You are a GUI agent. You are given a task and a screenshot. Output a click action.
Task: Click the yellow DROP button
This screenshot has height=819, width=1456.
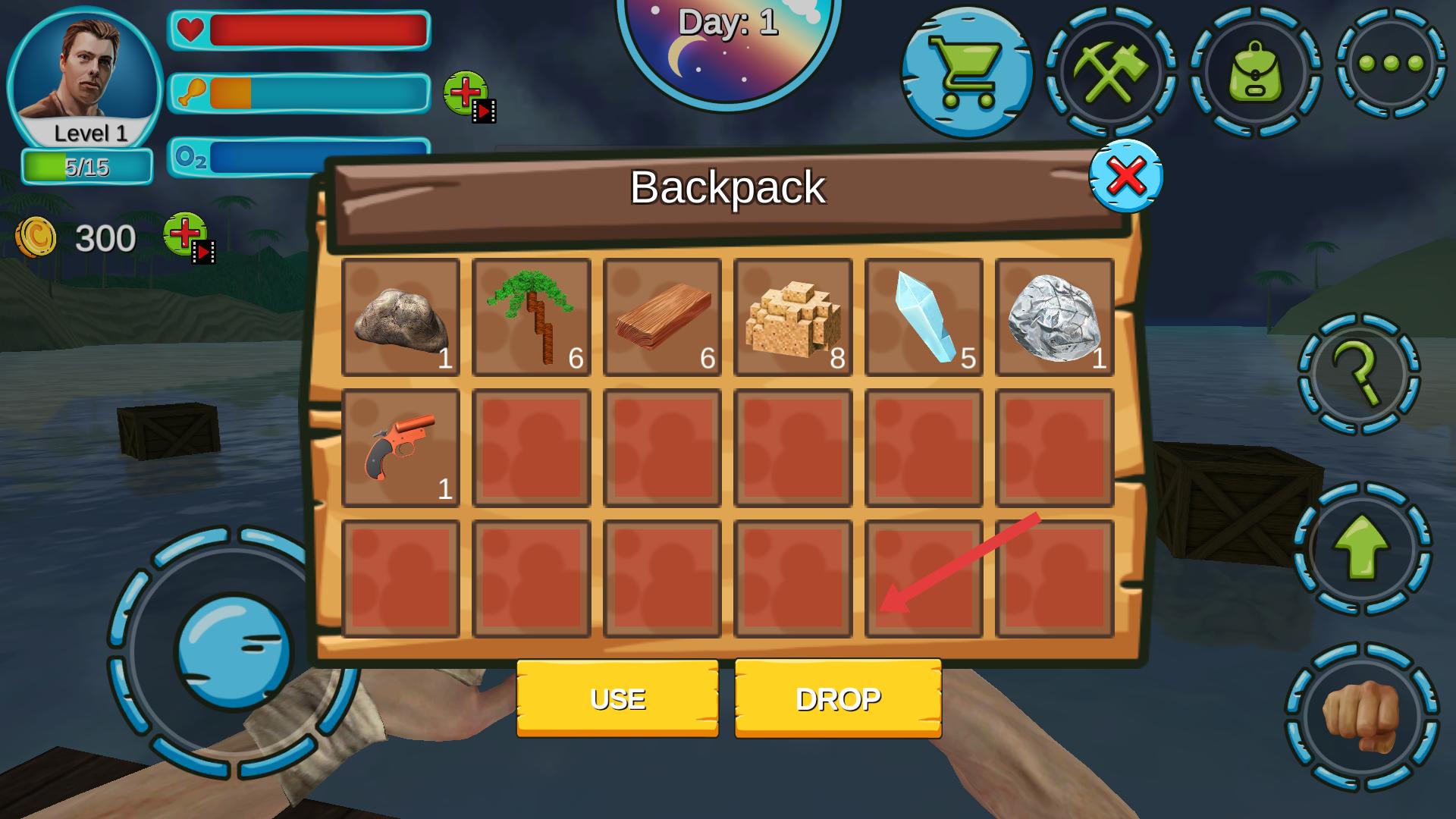[838, 698]
